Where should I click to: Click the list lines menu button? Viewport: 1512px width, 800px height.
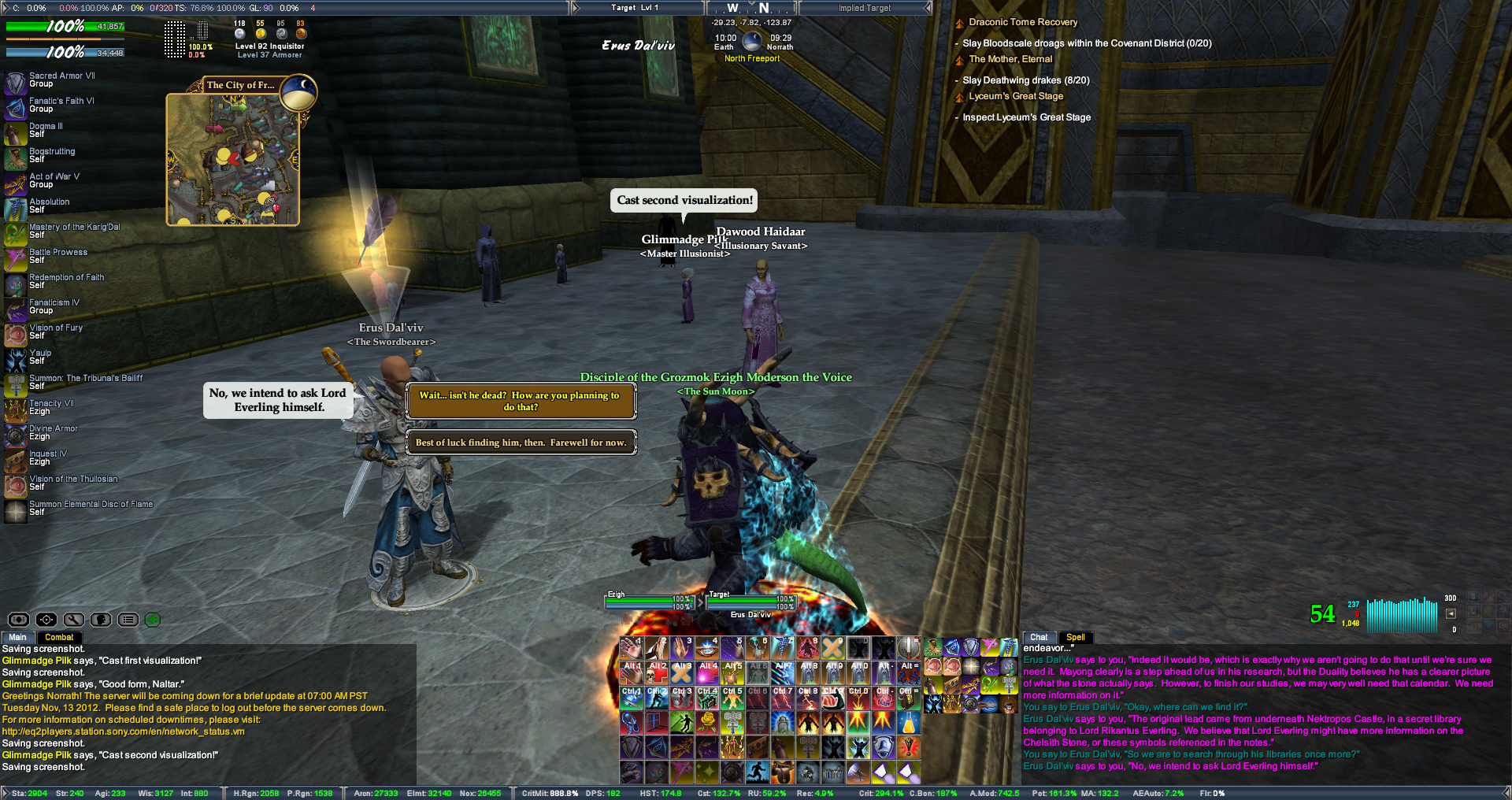pos(128,620)
